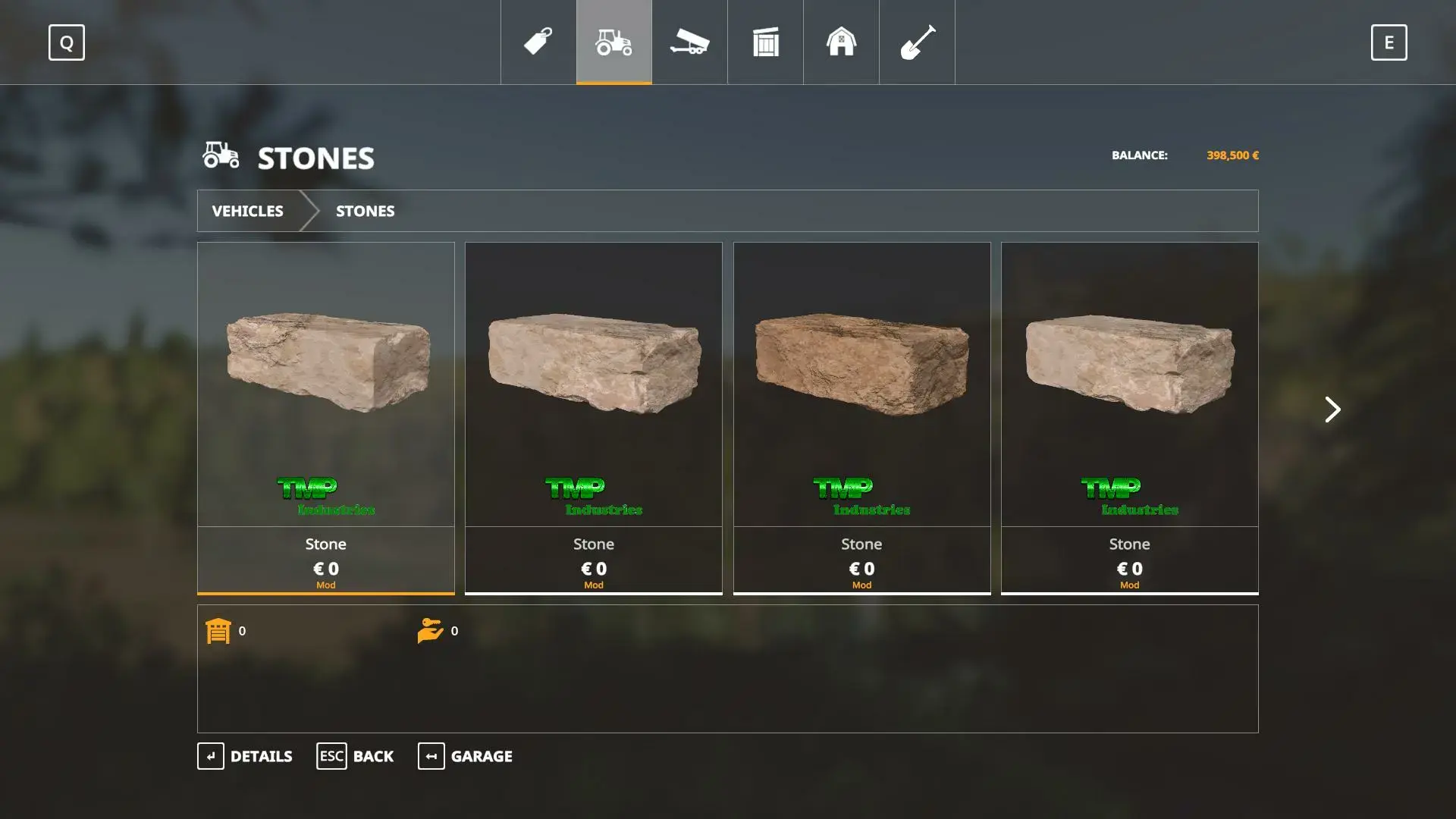Navigate to the next shop page chevron
1456x819 pixels.
[x=1332, y=409]
